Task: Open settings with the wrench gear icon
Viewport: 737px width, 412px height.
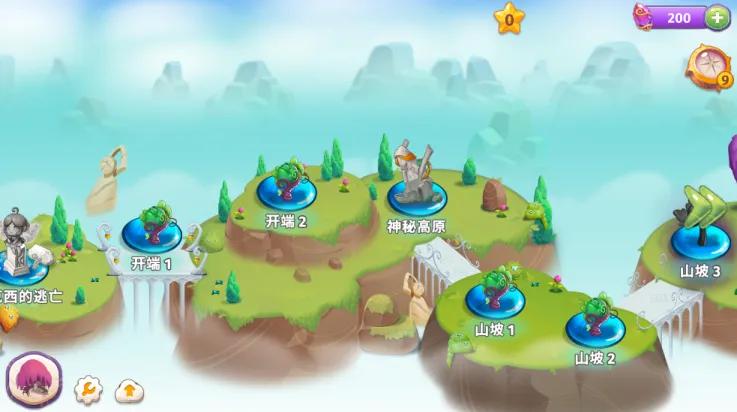Action: point(88,389)
